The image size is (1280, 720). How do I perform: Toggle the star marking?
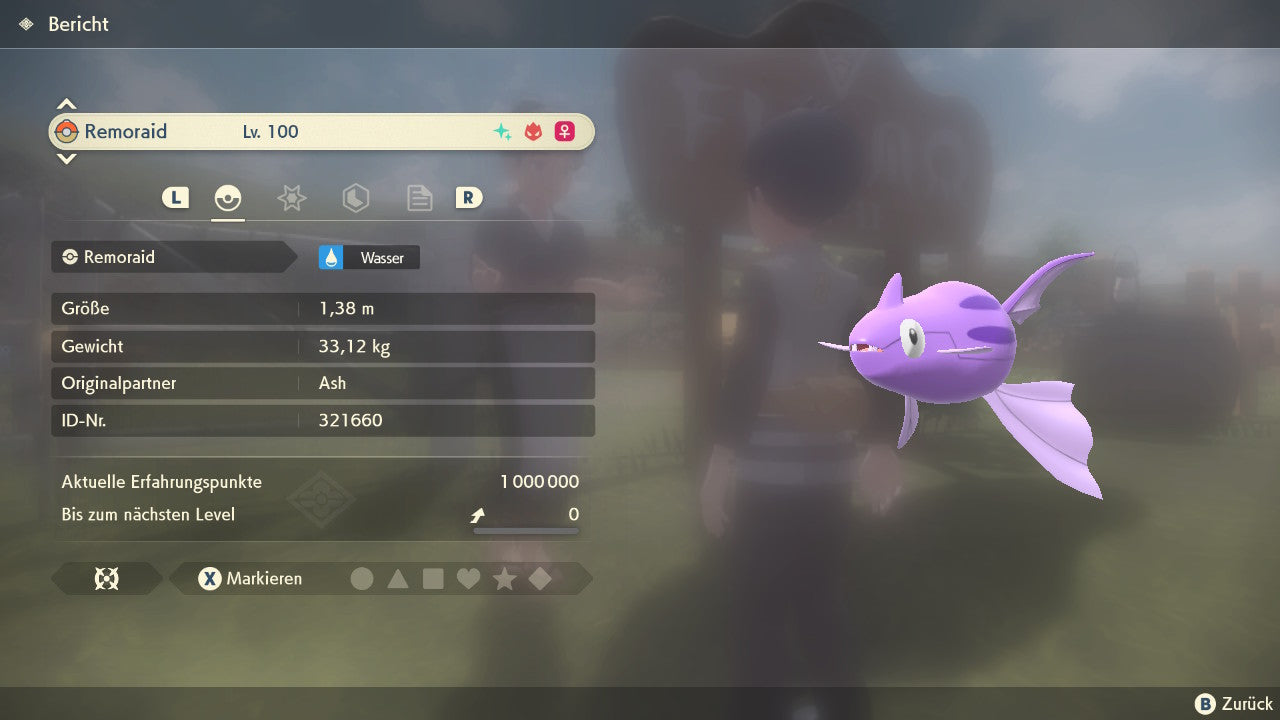pos(504,579)
